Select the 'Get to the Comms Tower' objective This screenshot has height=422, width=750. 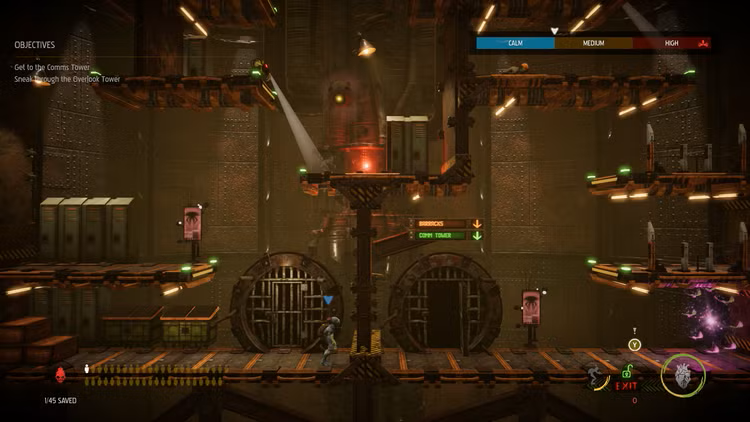click(50, 67)
